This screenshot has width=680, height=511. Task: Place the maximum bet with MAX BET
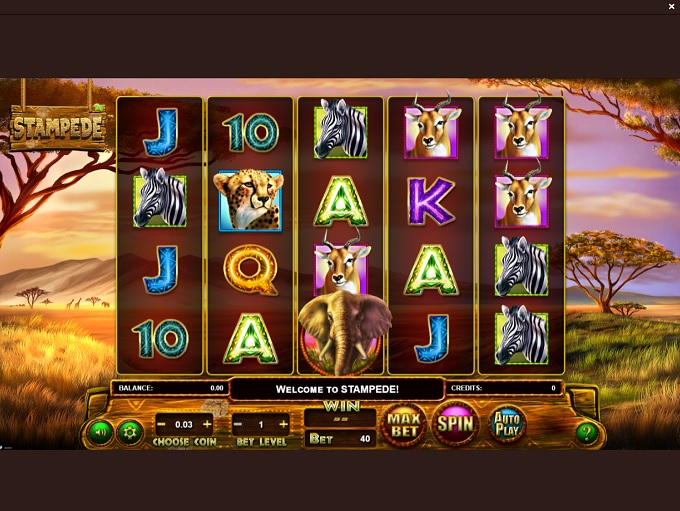click(404, 423)
